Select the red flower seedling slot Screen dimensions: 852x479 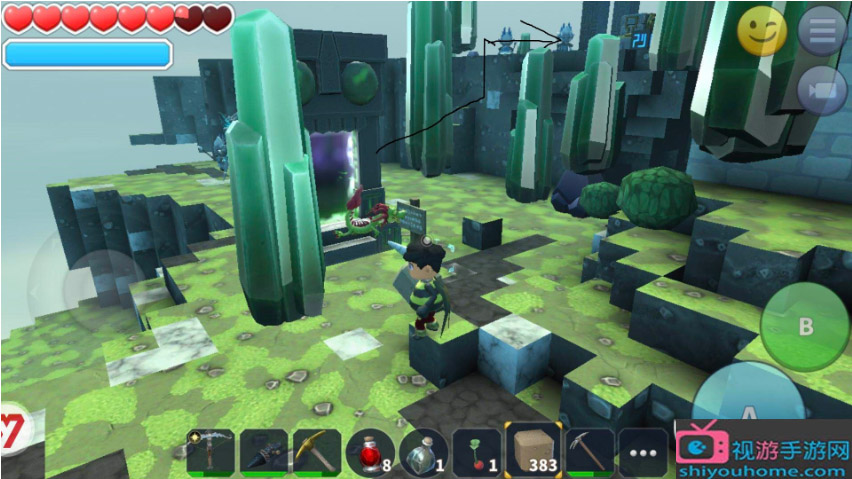tap(477, 453)
